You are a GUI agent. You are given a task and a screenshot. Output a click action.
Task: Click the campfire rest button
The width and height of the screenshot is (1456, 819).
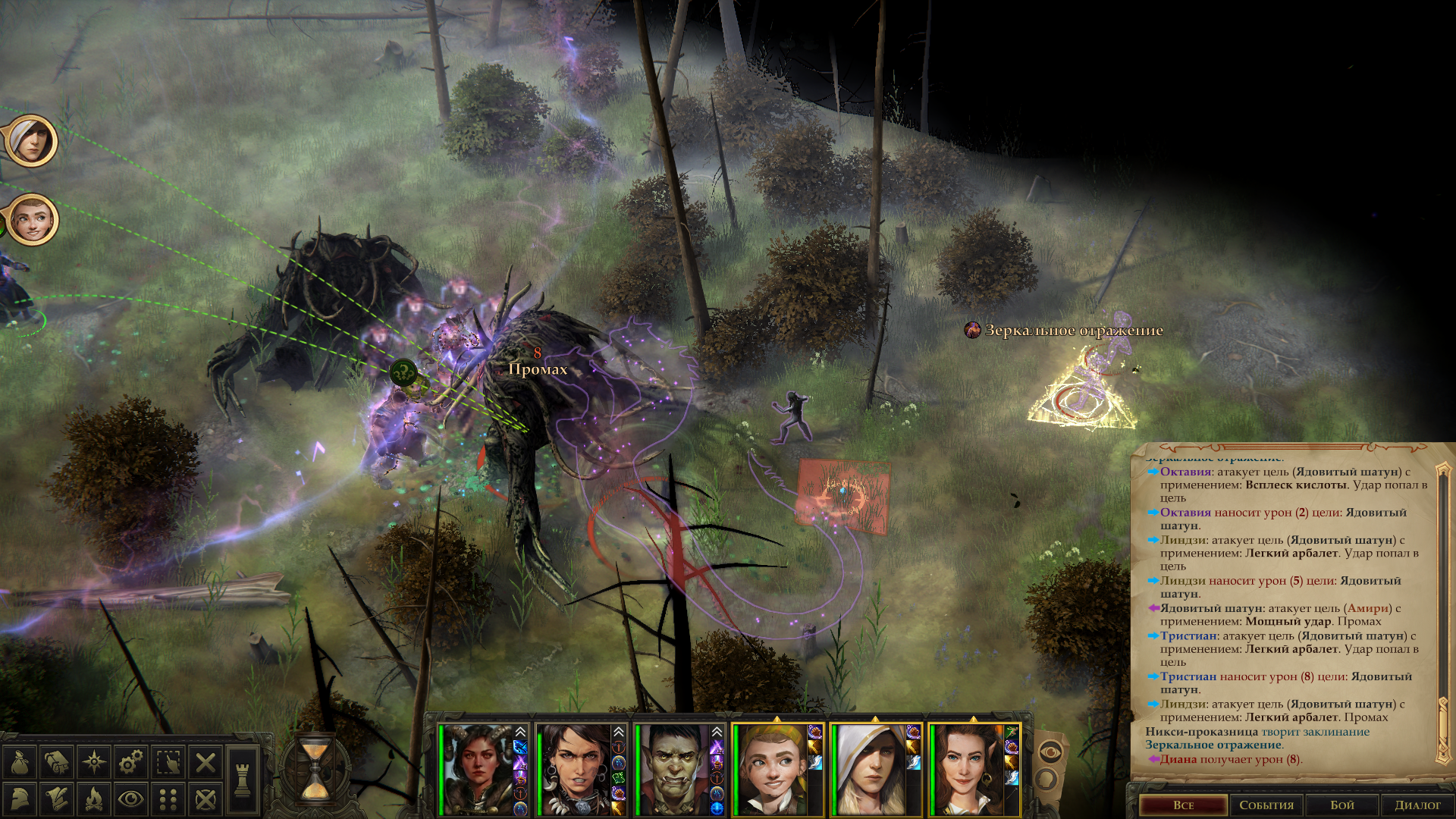click(94, 799)
